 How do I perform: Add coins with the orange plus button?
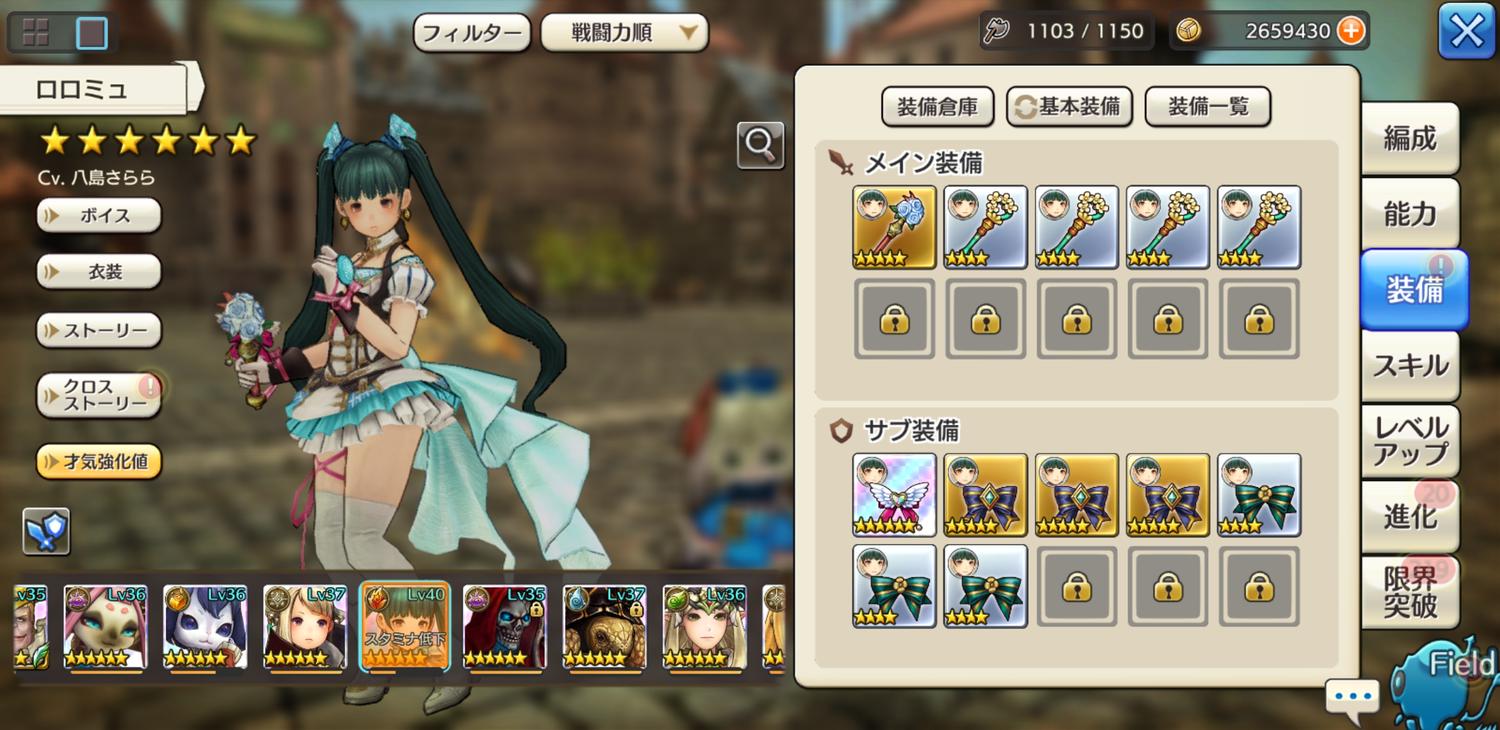coord(1351,31)
